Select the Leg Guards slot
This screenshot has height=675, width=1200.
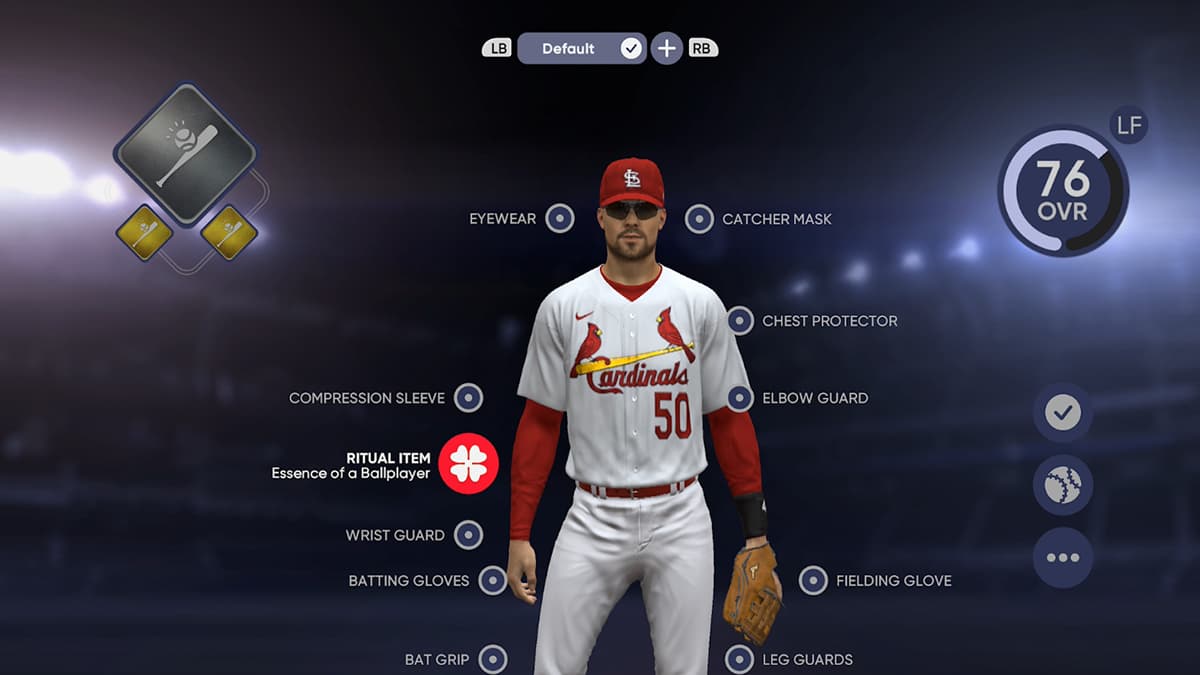tap(739, 660)
